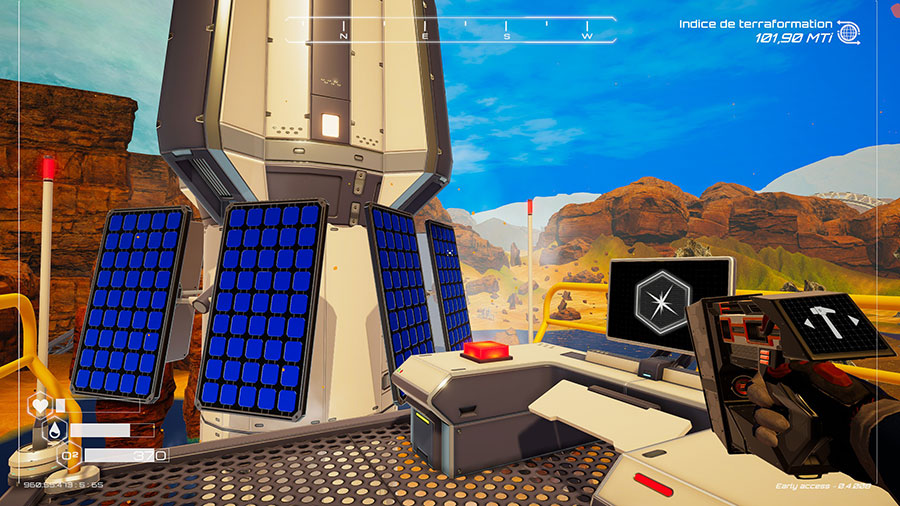Select the compass strip at the top
The width and height of the screenshot is (900, 506).
[450, 30]
